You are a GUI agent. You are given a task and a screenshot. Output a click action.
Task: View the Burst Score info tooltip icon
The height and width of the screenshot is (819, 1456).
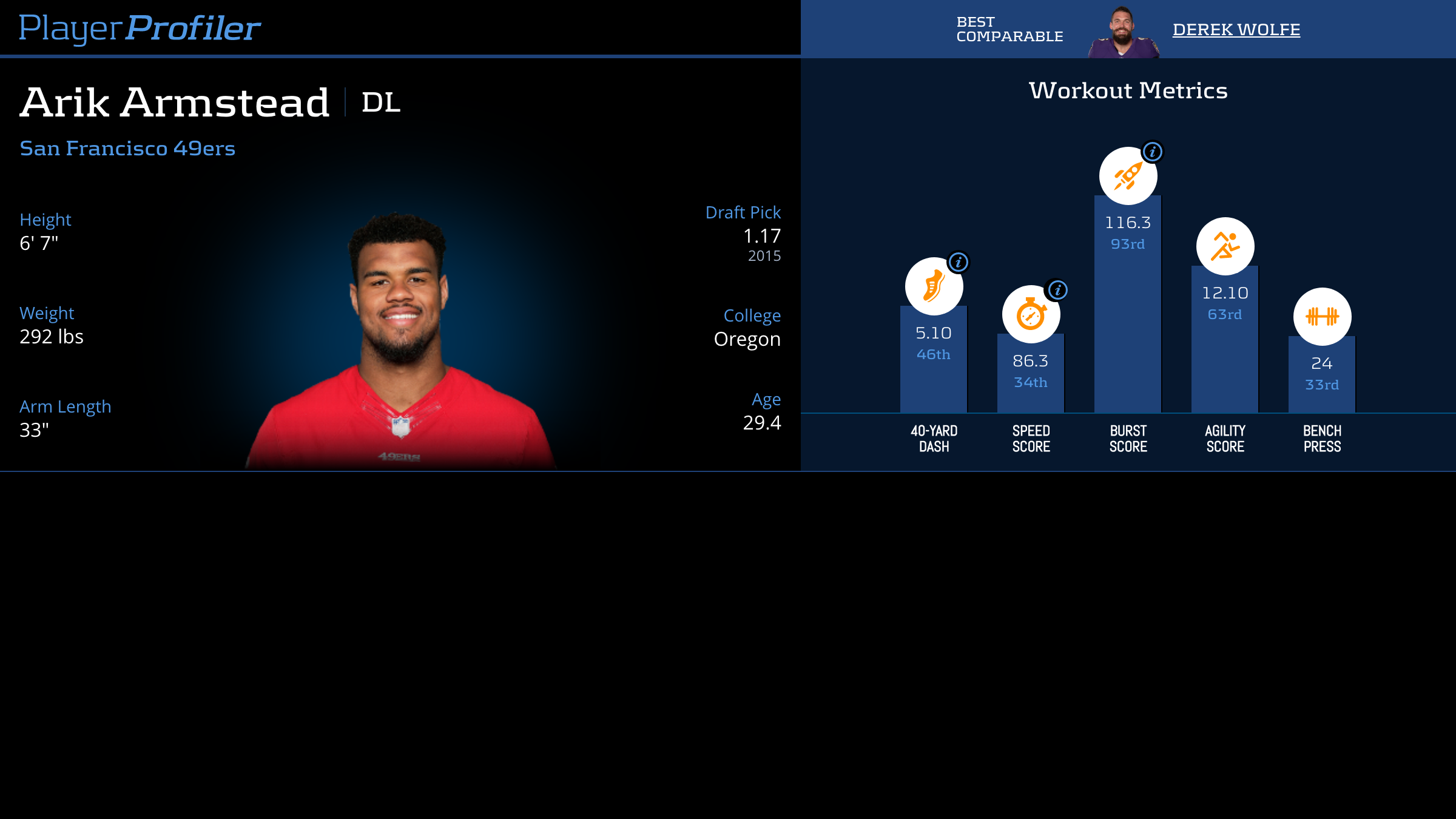[1152, 152]
